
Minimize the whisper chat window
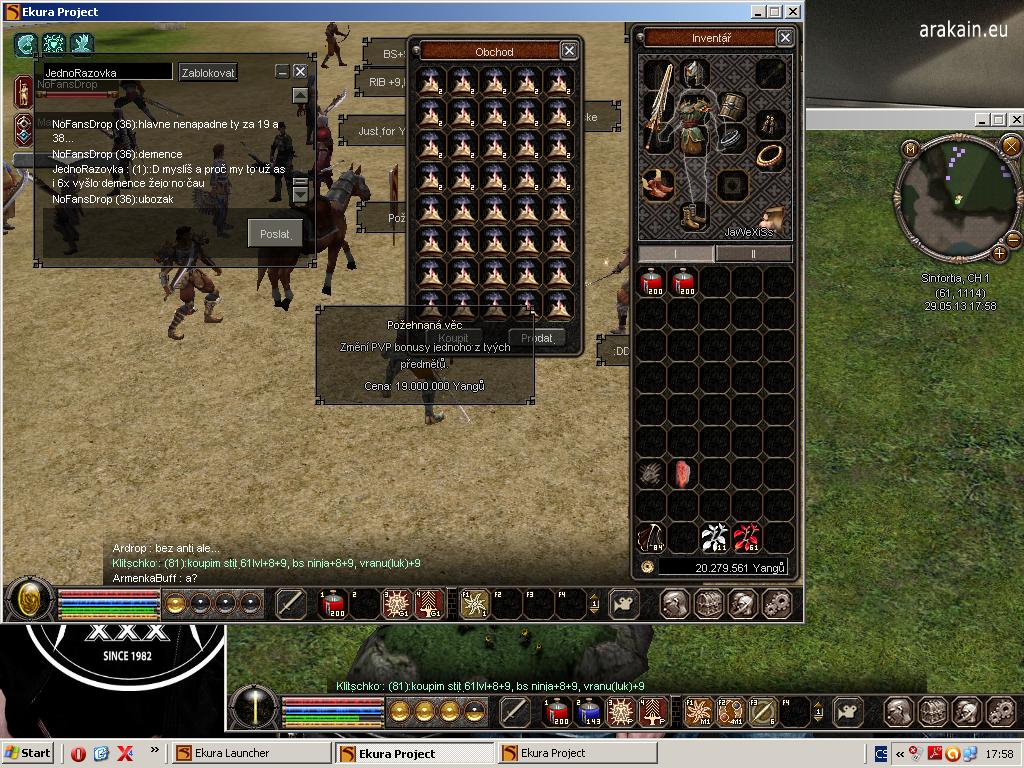(x=282, y=72)
